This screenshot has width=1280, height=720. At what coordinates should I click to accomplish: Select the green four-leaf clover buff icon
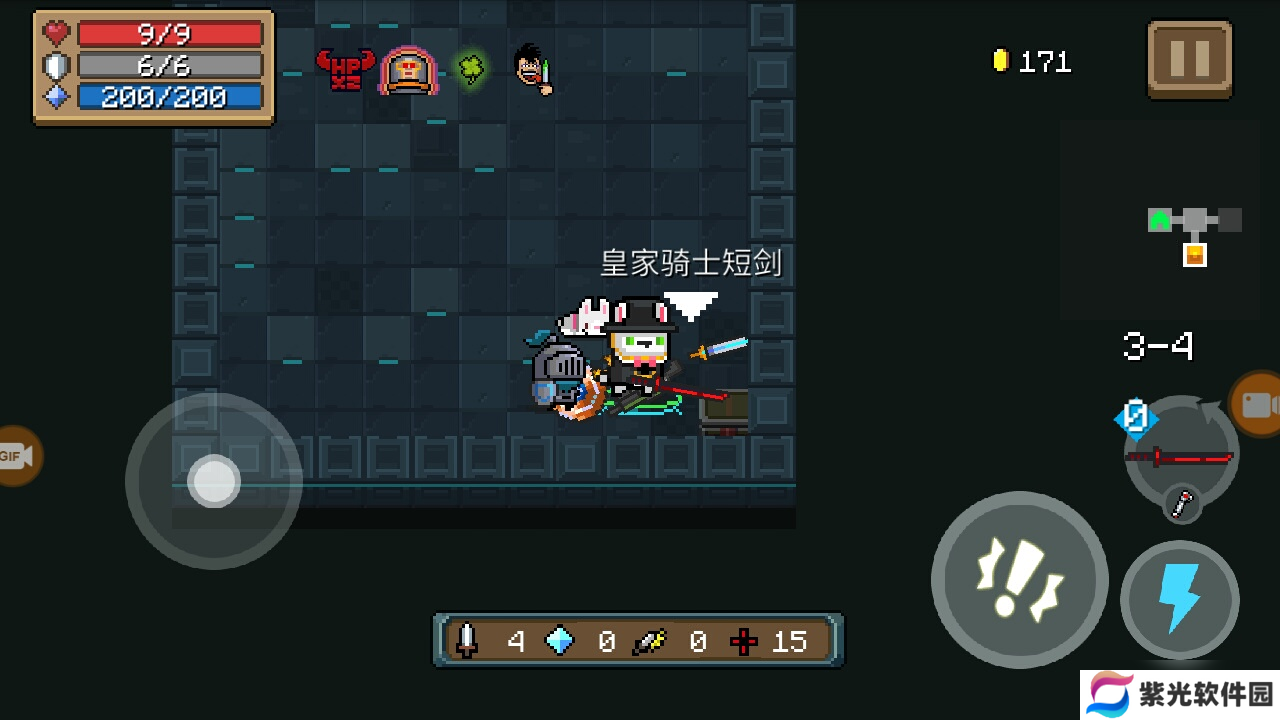point(470,68)
